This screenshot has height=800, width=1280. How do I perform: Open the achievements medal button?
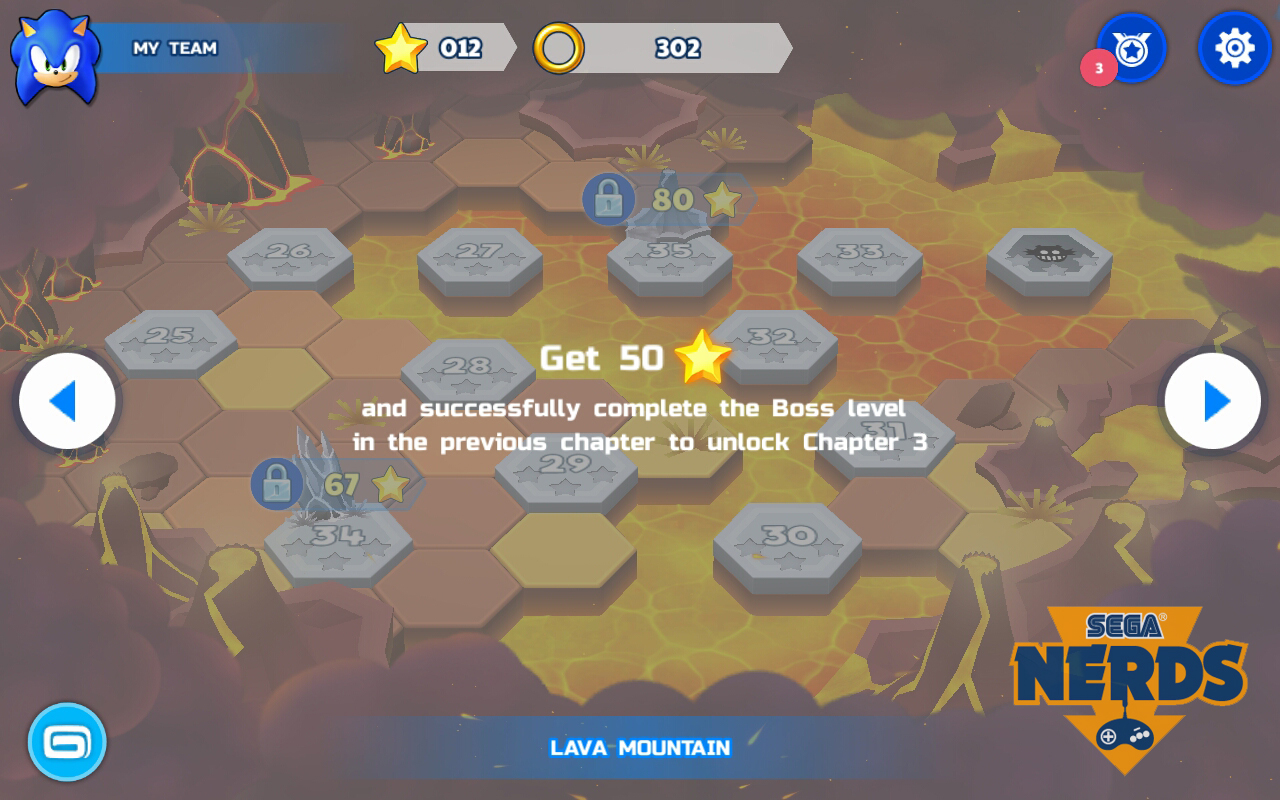coord(1131,48)
